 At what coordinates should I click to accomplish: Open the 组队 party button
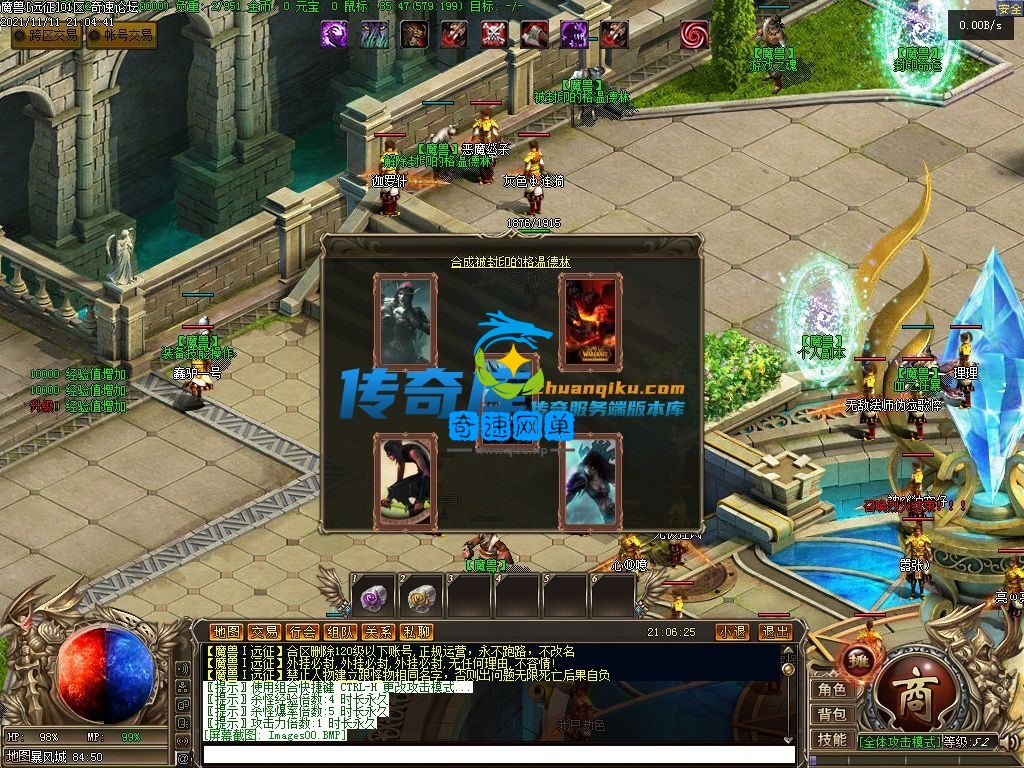[340, 632]
